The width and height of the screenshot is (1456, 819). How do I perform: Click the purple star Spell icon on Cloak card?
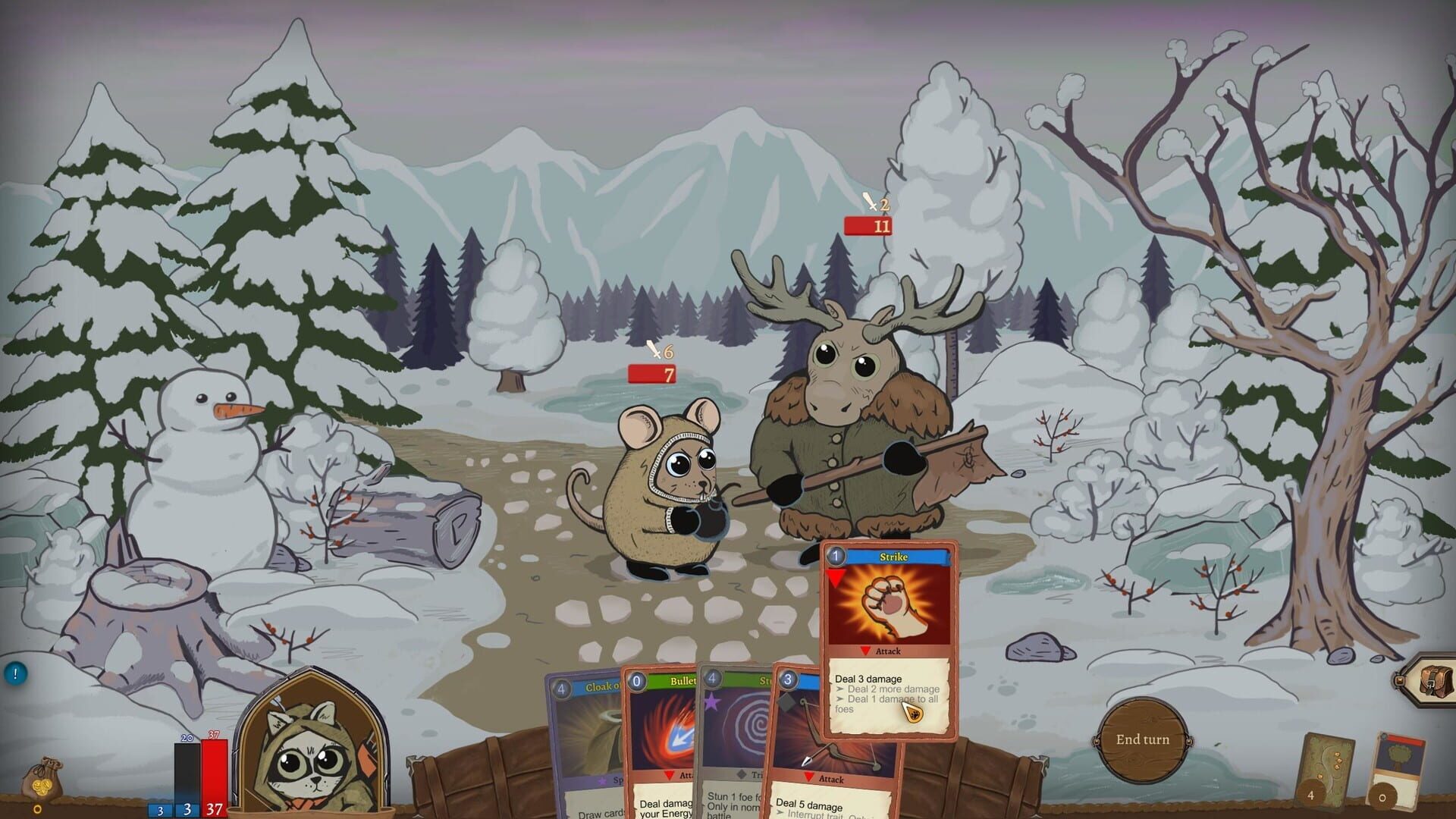point(602,781)
